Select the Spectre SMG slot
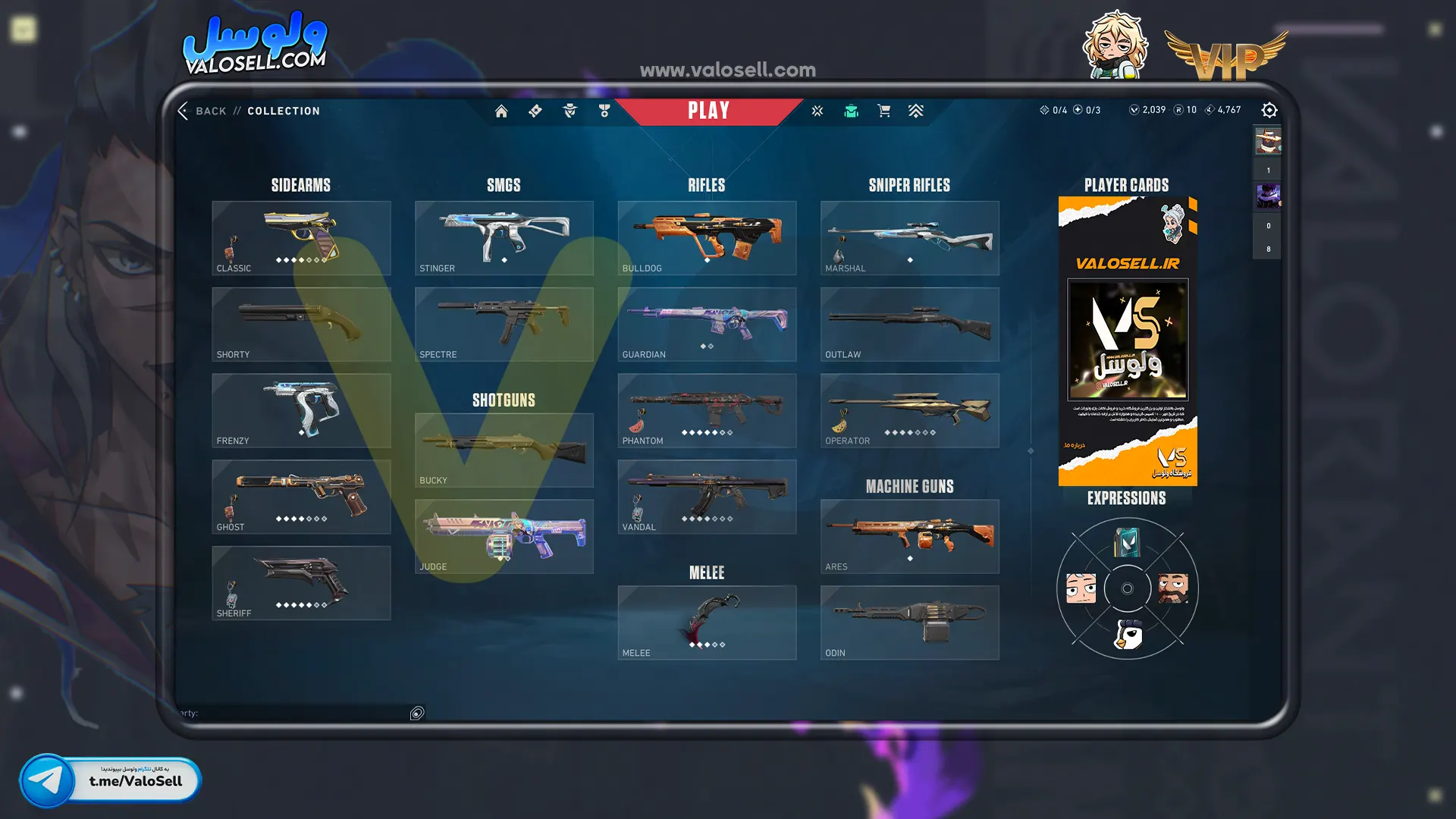 pyautogui.click(x=504, y=324)
